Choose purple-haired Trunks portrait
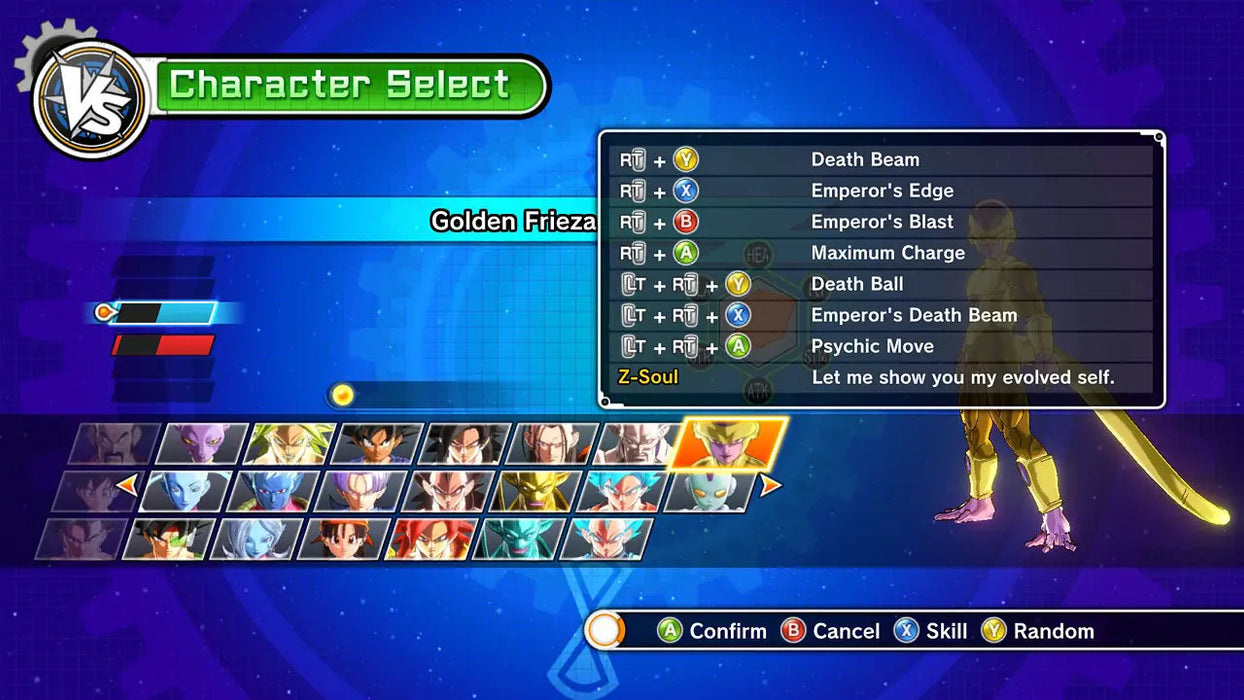1244x700 pixels. pyautogui.click(x=360, y=491)
